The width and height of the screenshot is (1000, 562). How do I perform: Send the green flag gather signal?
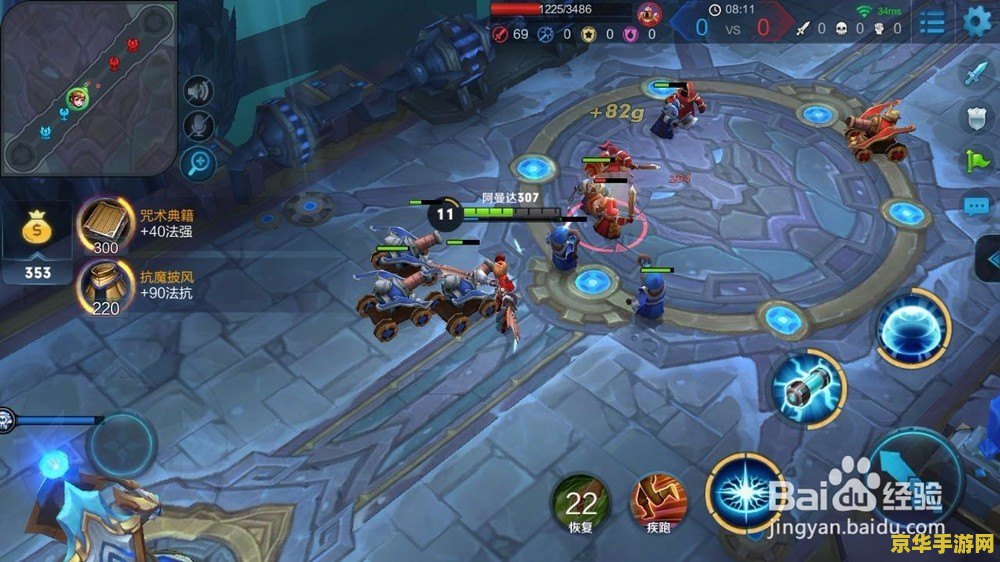pos(975,160)
